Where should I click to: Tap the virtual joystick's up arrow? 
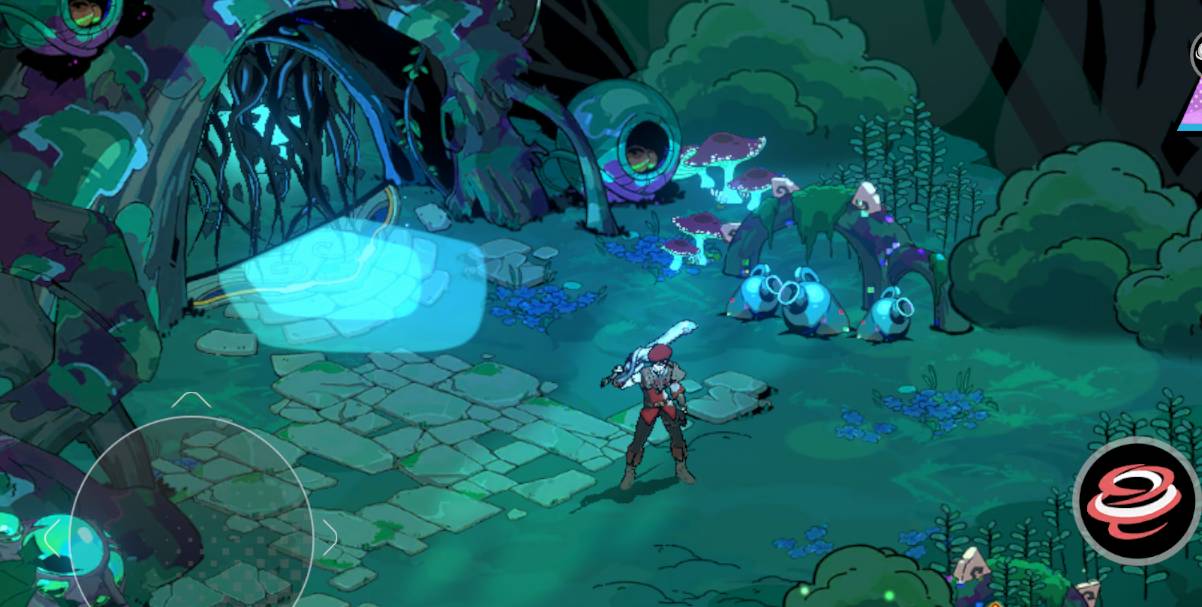coord(190,400)
